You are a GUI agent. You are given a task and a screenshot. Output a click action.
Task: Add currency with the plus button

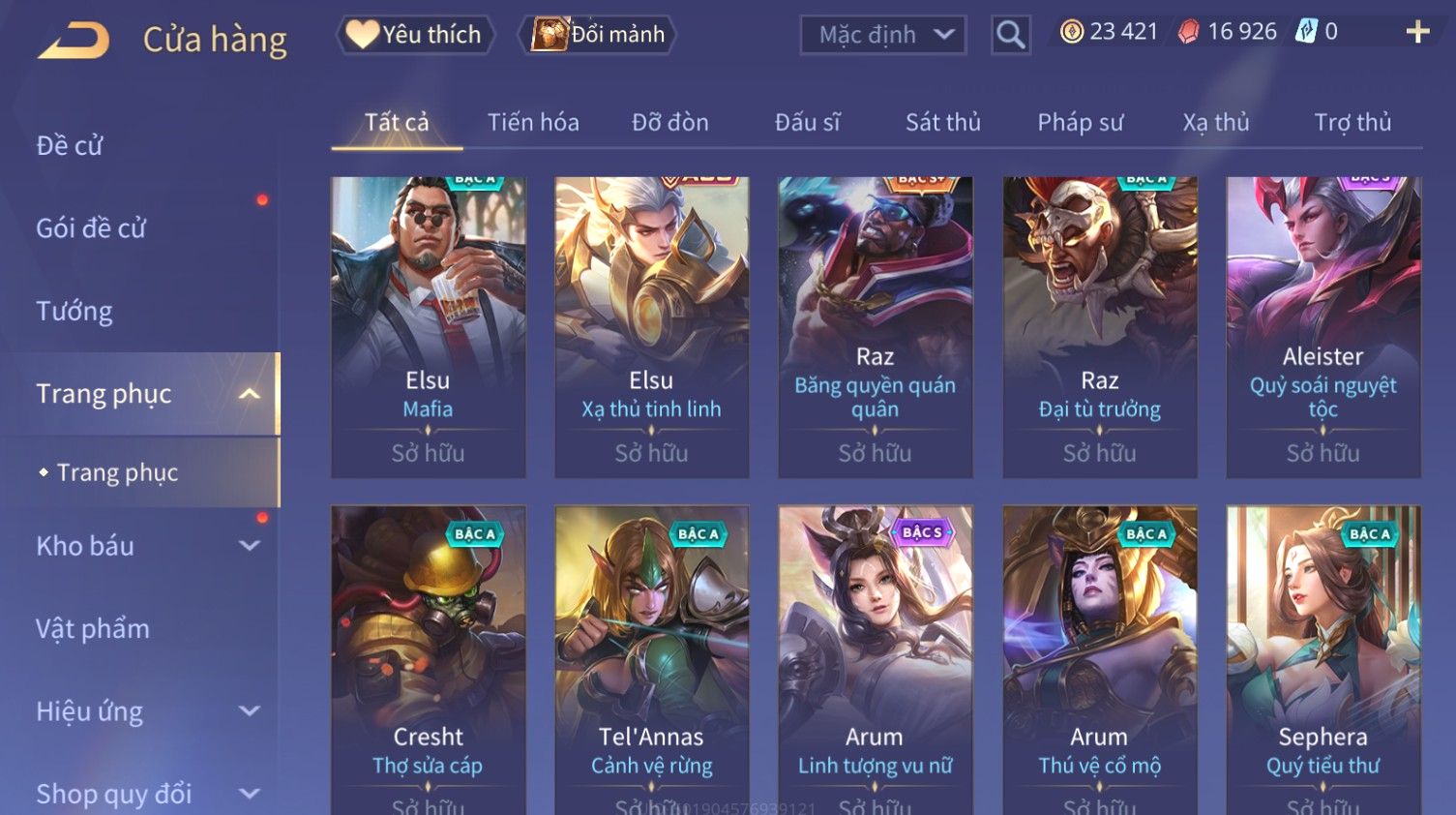tap(1417, 32)
